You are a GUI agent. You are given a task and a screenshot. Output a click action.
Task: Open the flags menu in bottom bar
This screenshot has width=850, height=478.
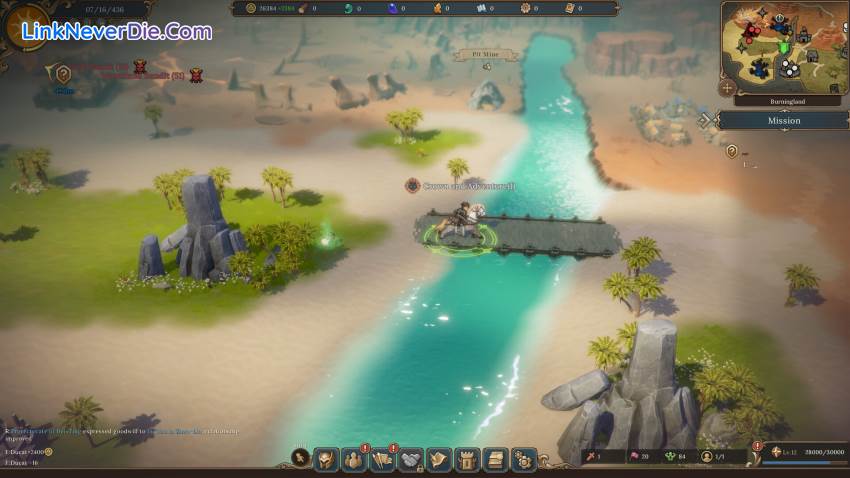383,459
